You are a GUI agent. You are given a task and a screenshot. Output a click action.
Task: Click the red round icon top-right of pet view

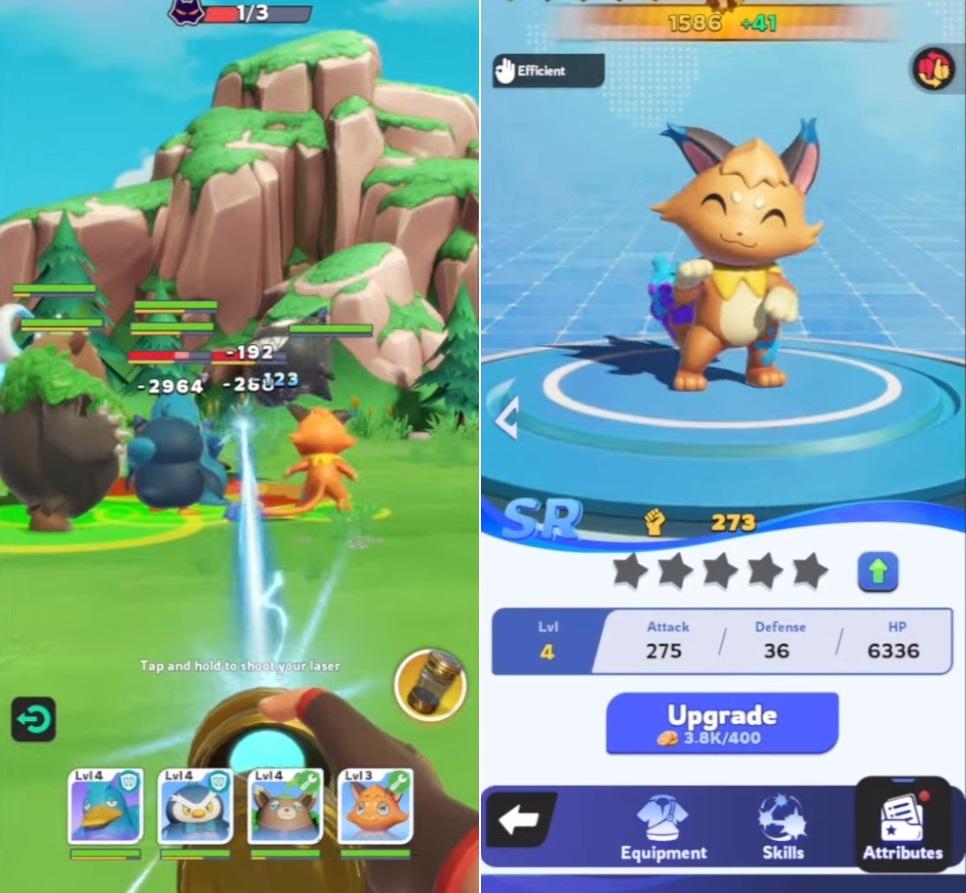(x=934, y=69)
